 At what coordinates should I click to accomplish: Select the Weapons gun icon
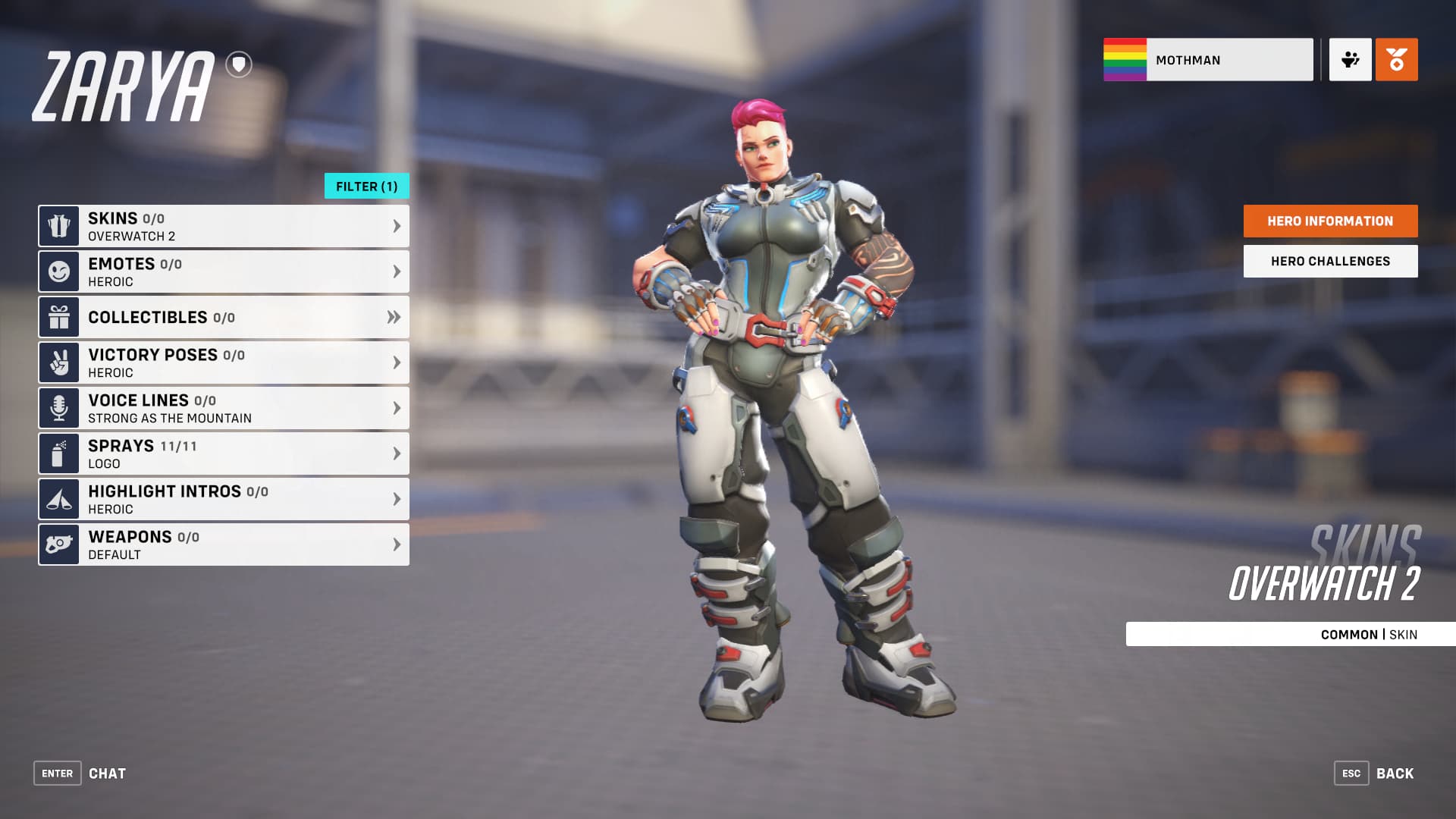tap(58, 544)
